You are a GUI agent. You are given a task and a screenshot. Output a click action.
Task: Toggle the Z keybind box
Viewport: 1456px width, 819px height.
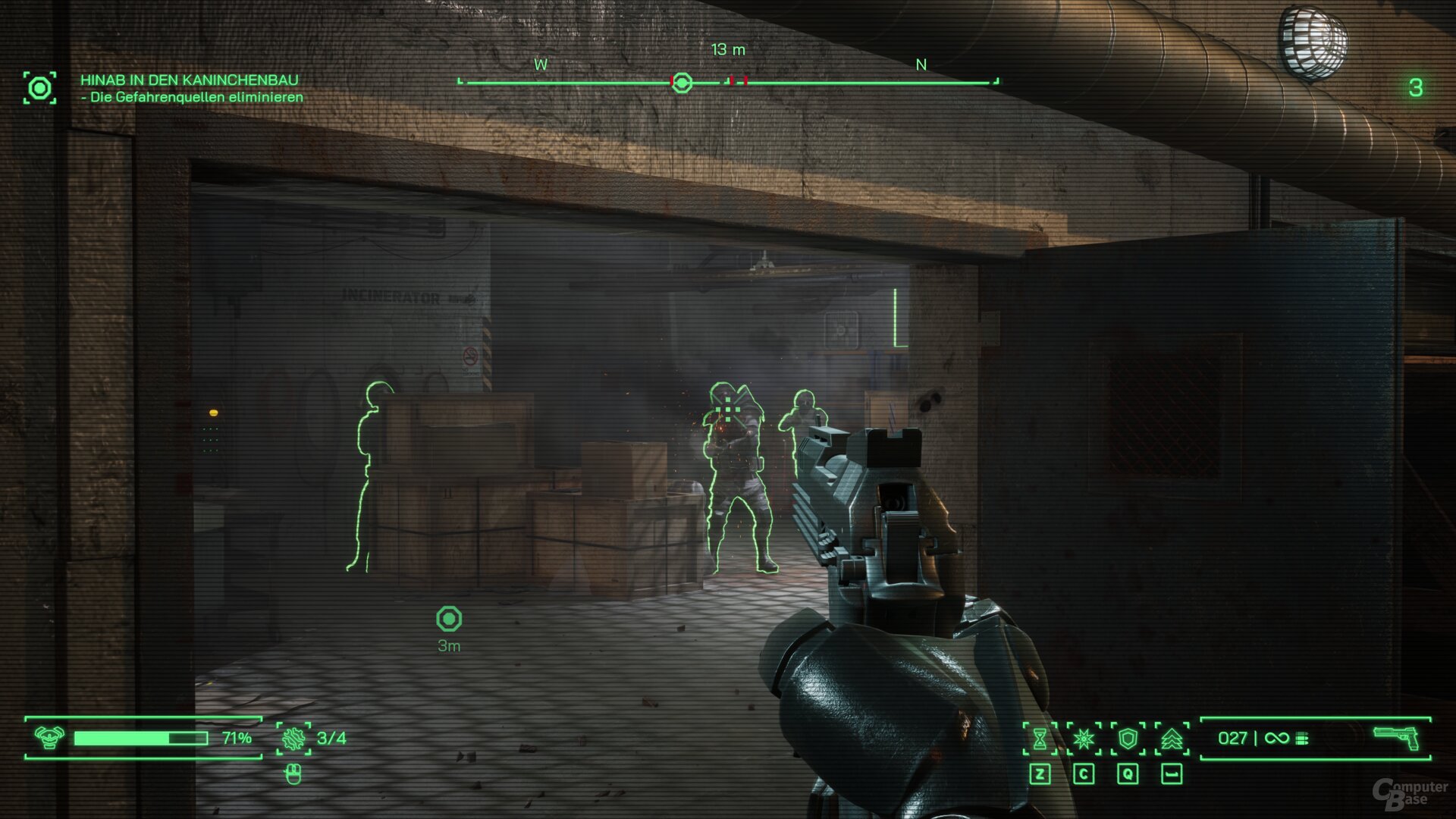pyautogui.click(x=1040, y=773)
